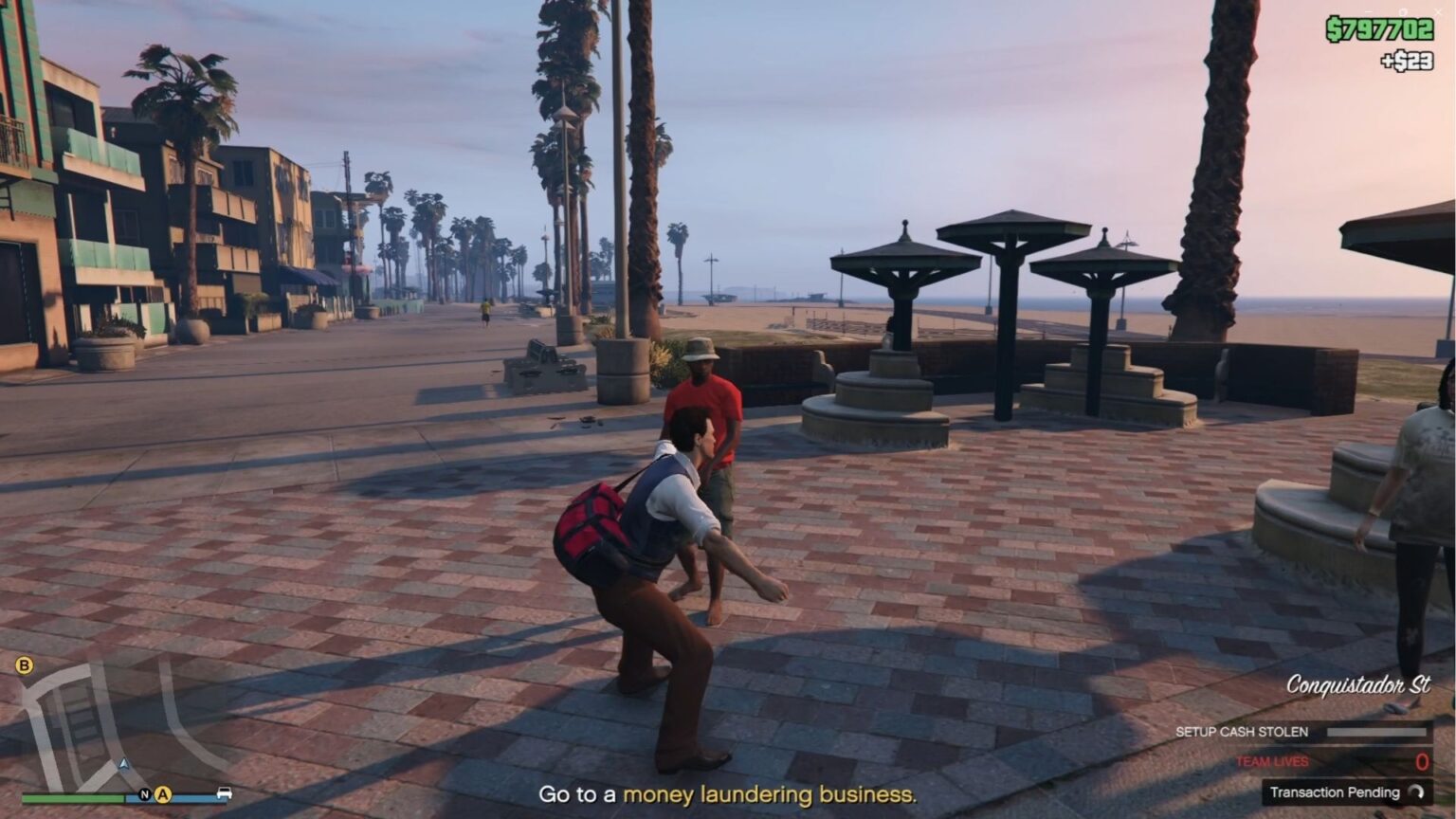
Task: Click the green health bar under the minimap
Action: point(71,797)
